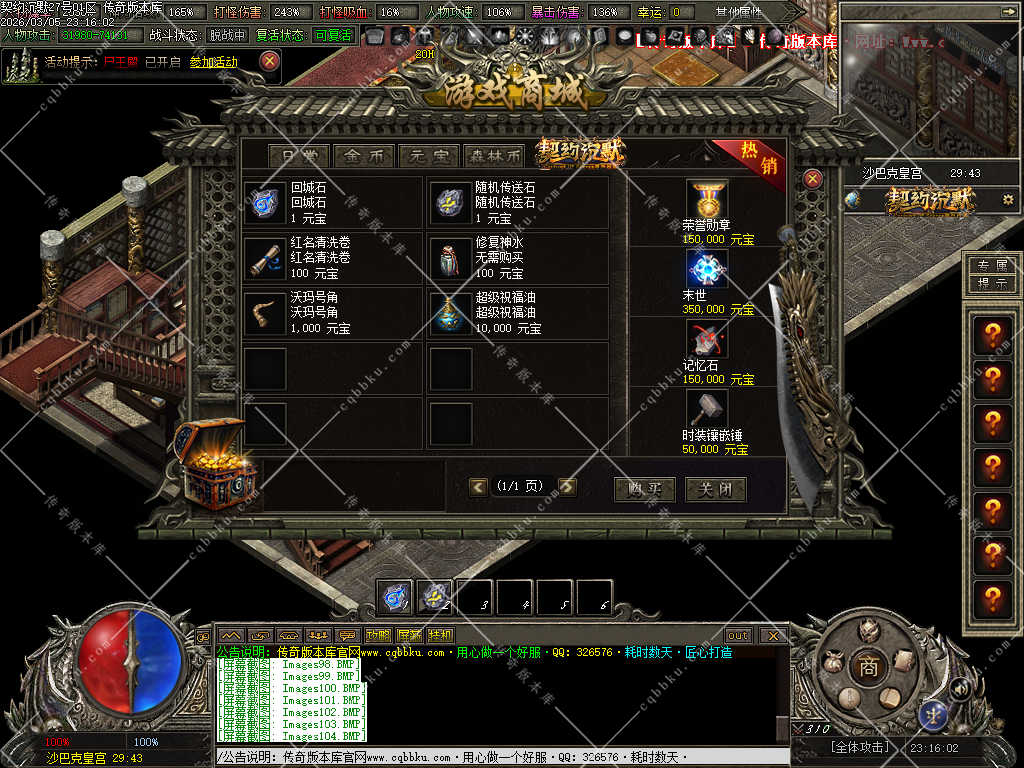
Task: Choose the 随机传送石 shop item
Action: pyautogui.click(x=450, y=203)
